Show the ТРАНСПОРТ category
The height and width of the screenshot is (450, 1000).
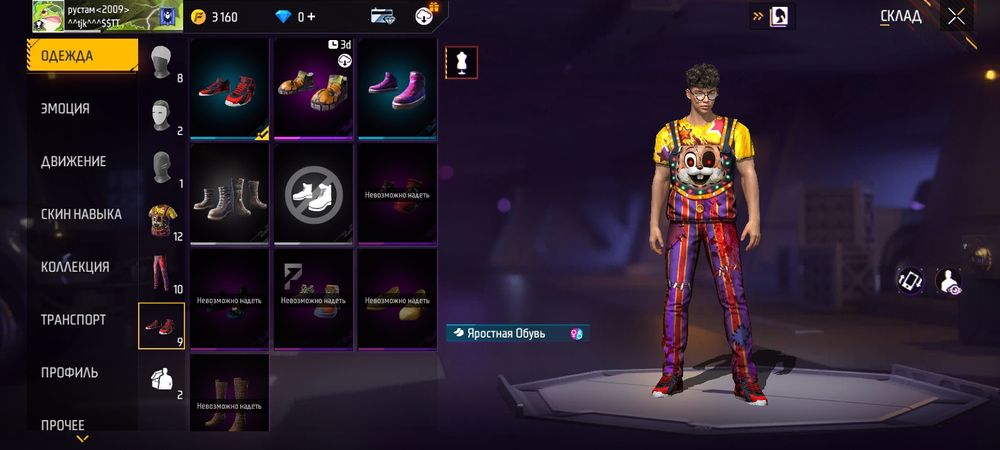pyautogui.click(x=73, y=320)
